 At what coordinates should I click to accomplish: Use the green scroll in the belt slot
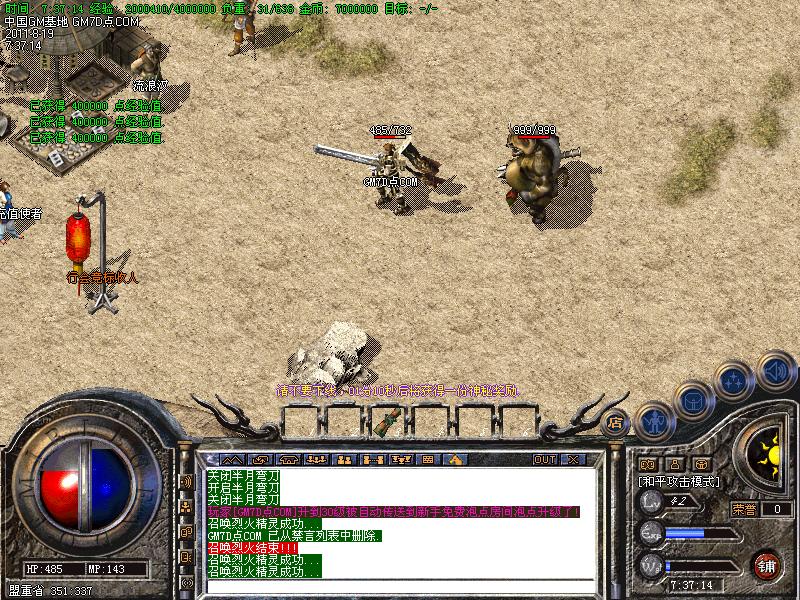tap(383, 424)
